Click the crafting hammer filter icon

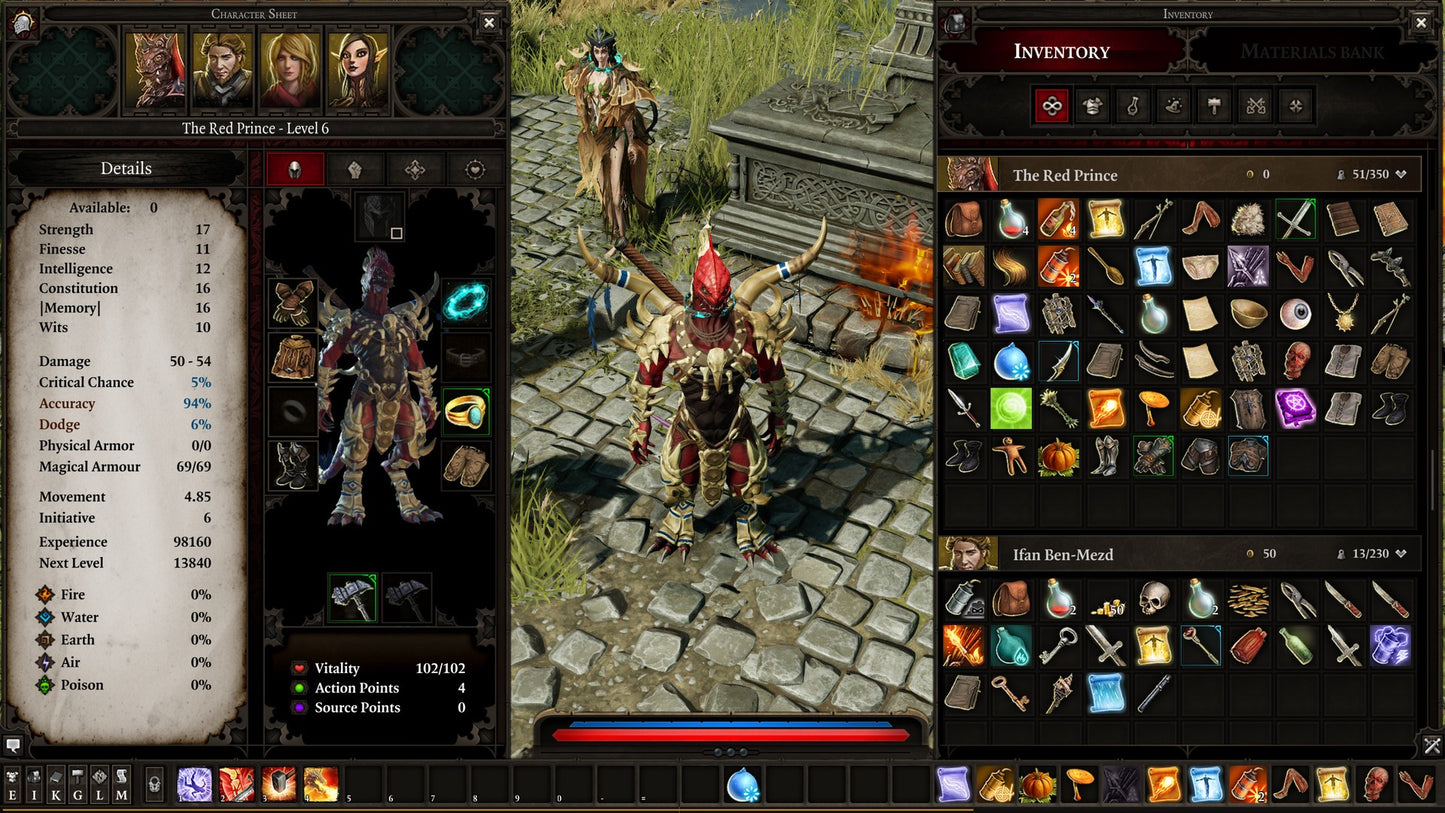[1214, 105]
